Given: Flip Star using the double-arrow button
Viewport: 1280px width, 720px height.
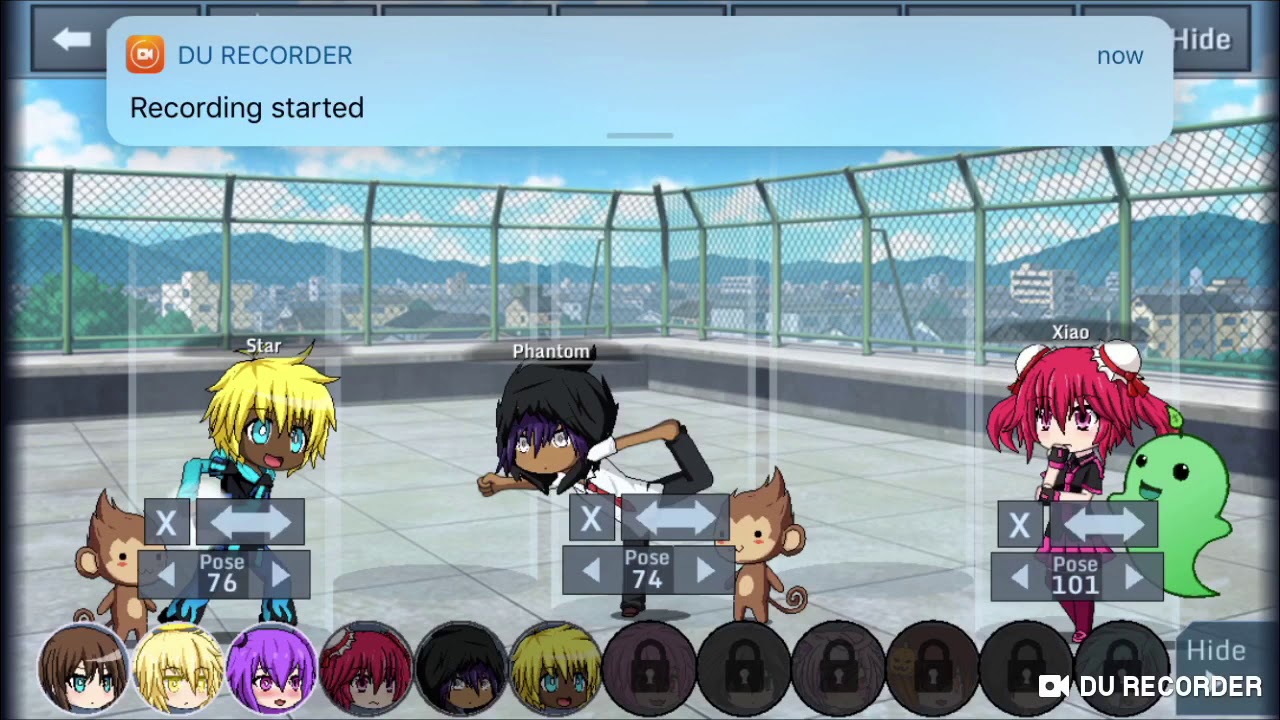Looking at the screenshot, I should pyautogui.click(x=250, y=523).
